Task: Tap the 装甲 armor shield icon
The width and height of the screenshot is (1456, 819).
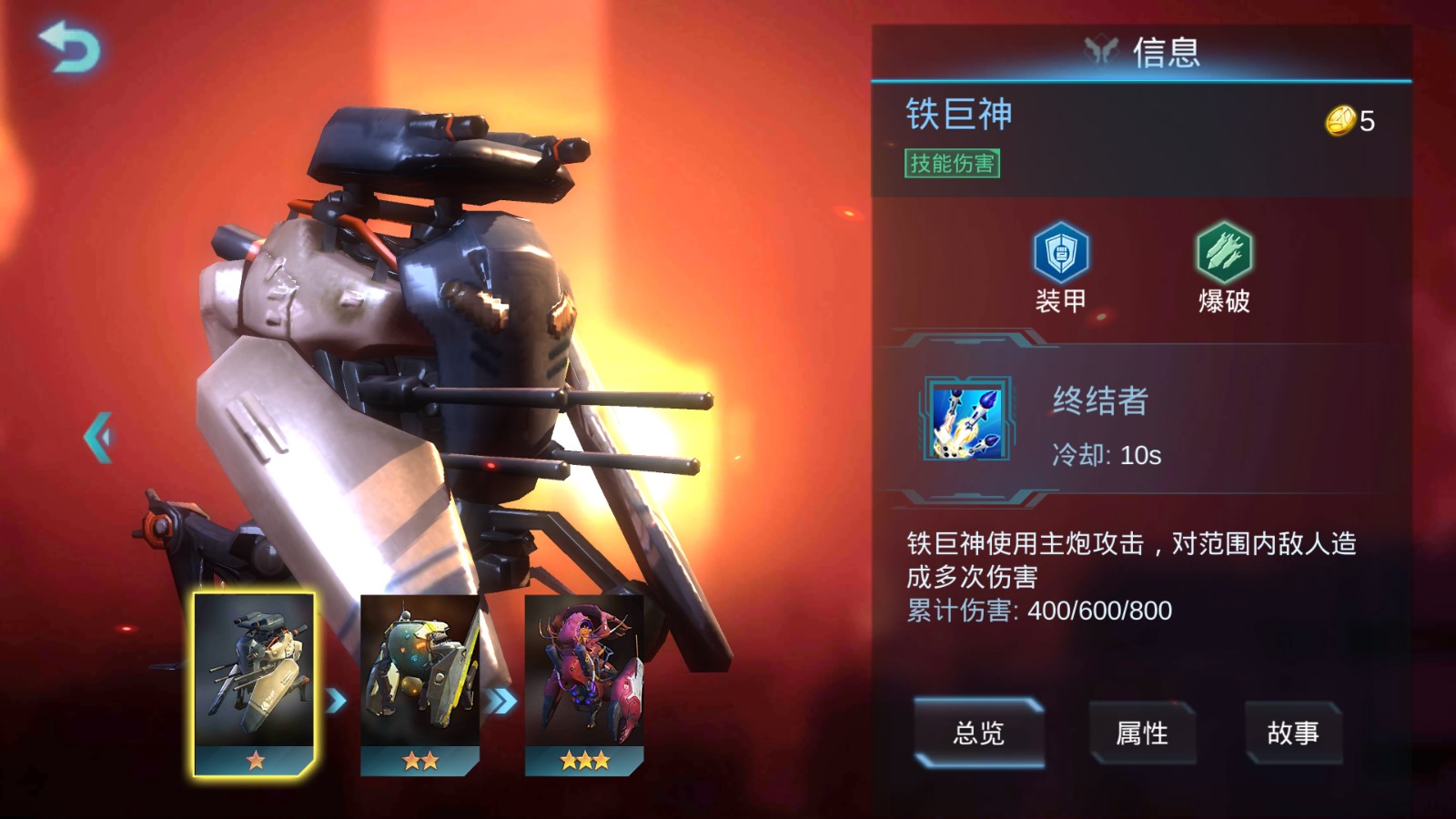Action: click(1060, 253)
